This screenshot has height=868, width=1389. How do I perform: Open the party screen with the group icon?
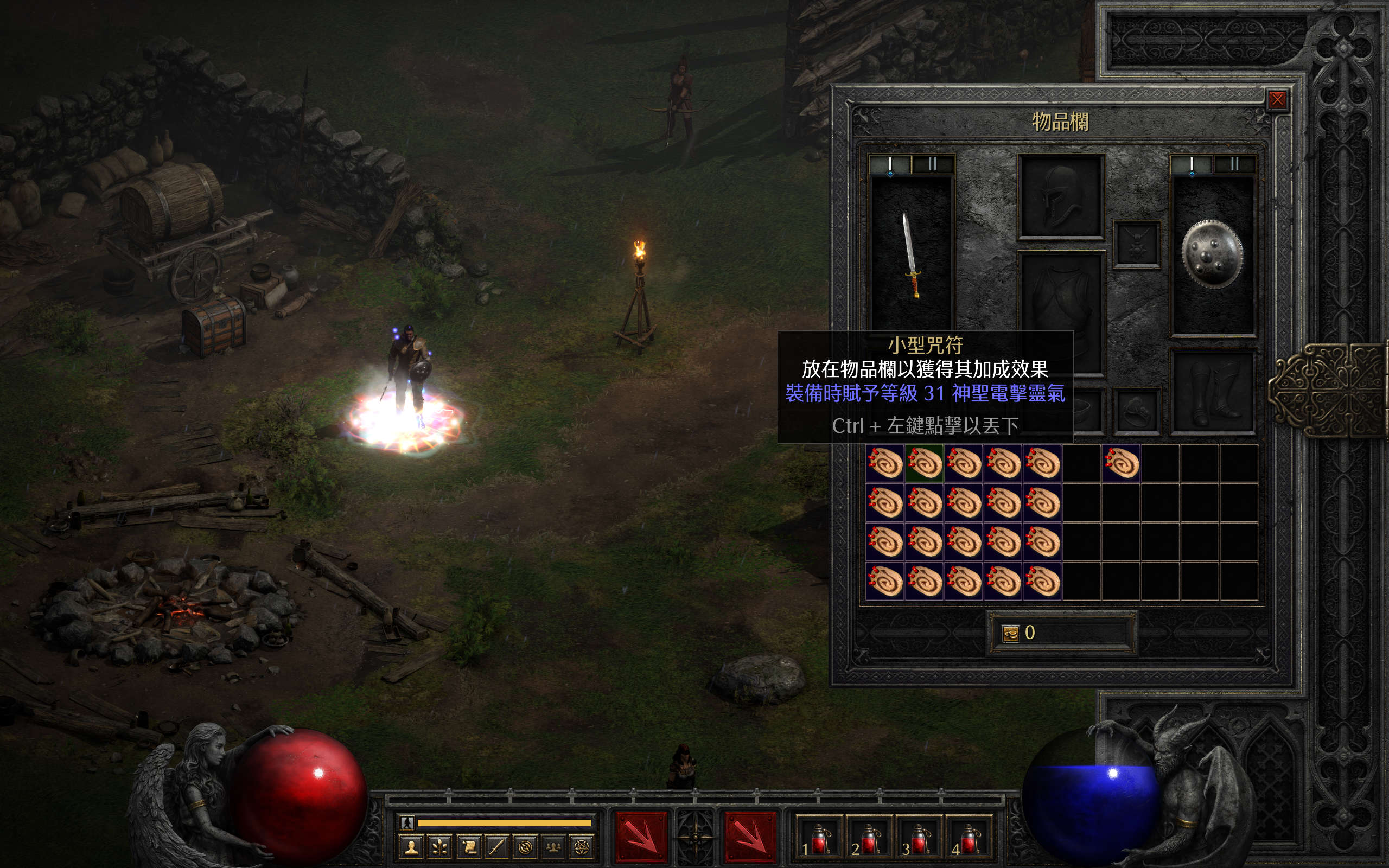553,847
